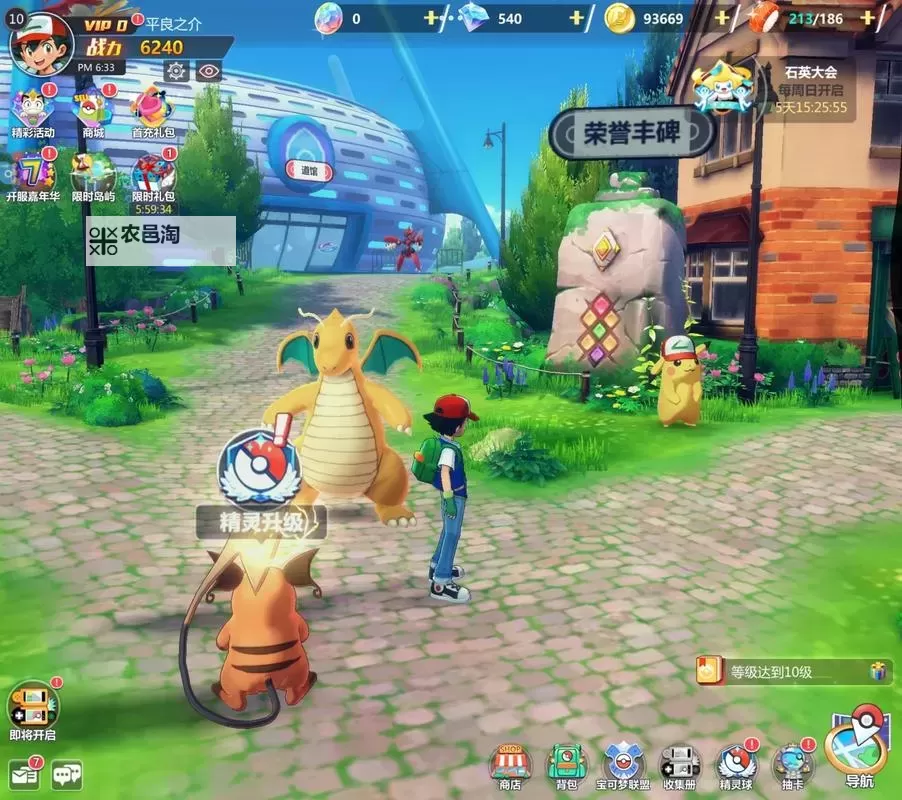The image size is (902, 800).
Task: Open the 抽卡 card draw menu
Action: click(793, 766)
